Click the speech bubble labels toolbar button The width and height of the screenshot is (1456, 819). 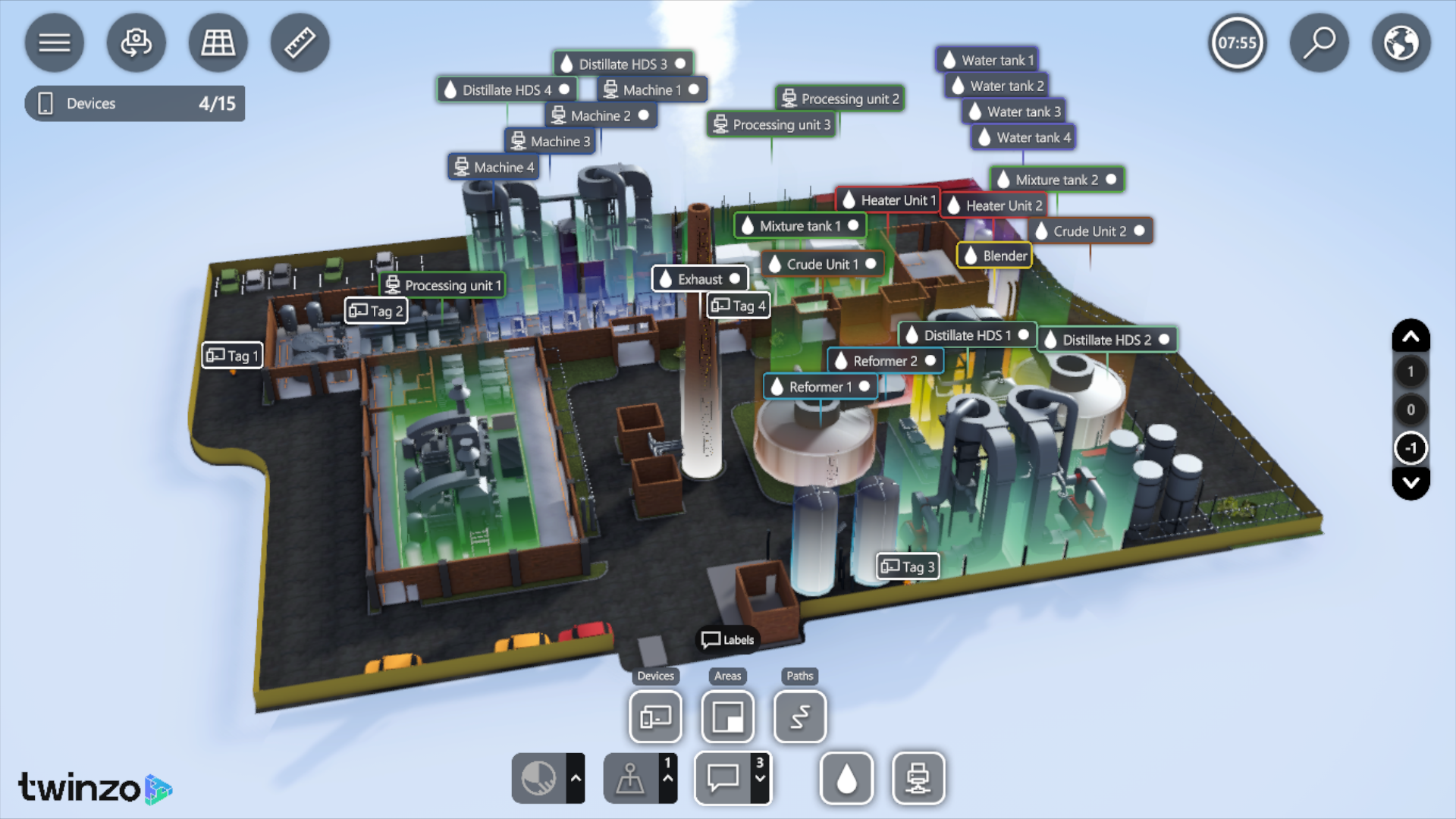click(723, 778)
